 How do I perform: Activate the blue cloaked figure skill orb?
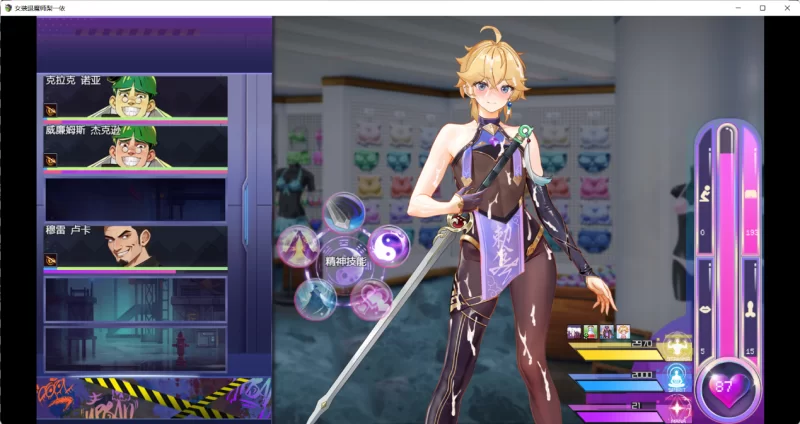point(315,297)
